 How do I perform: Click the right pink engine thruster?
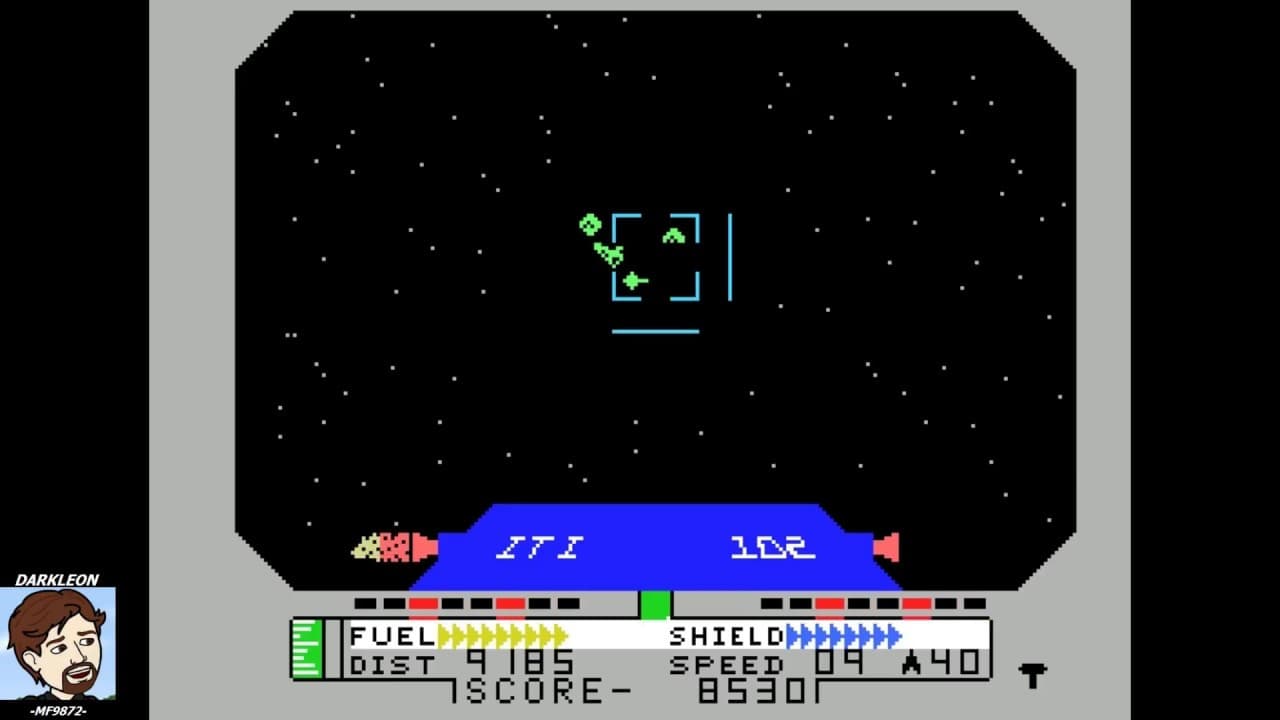pos(885,547)
